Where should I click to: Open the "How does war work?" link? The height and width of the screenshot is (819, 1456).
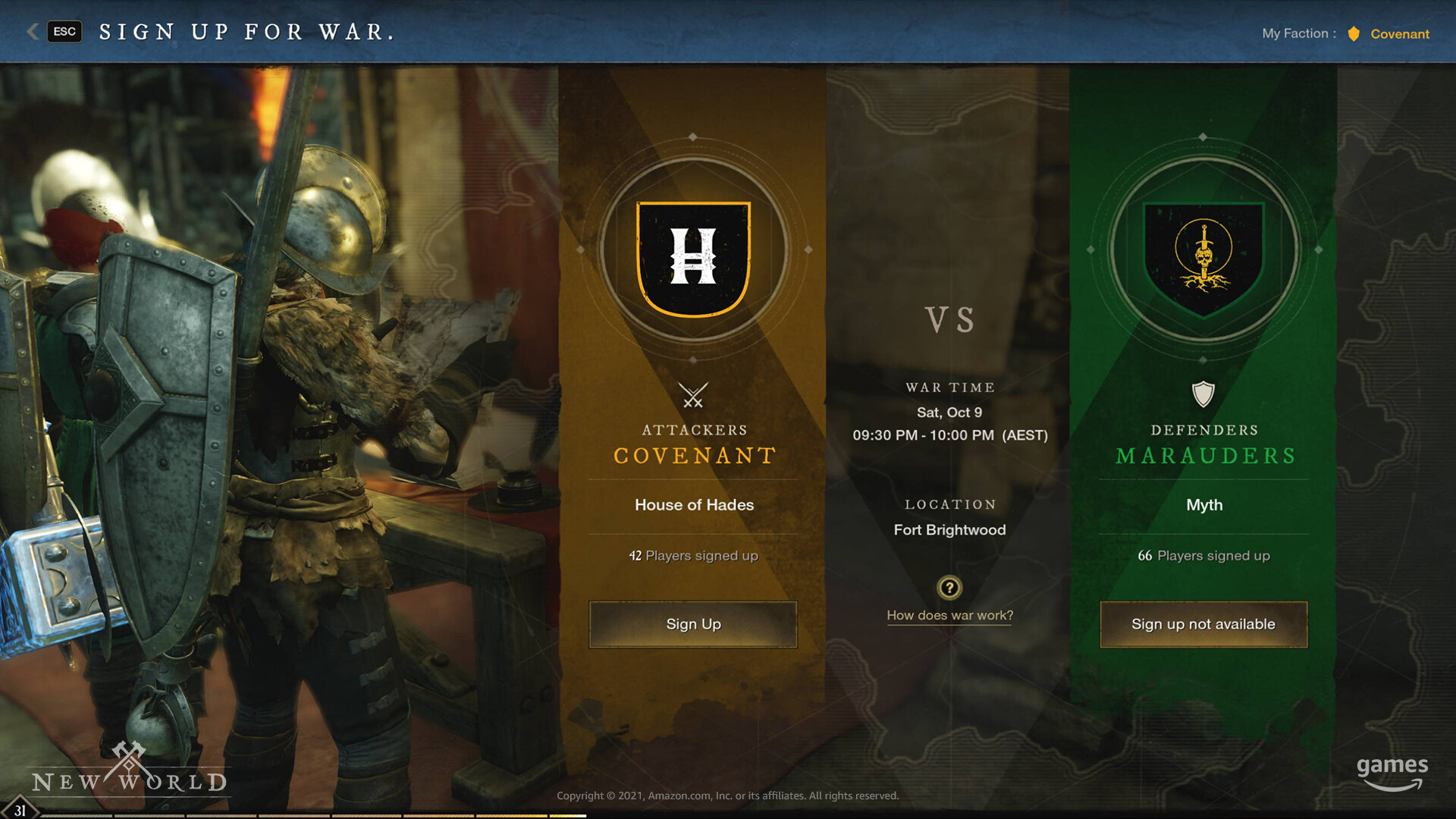click(949, 615)
